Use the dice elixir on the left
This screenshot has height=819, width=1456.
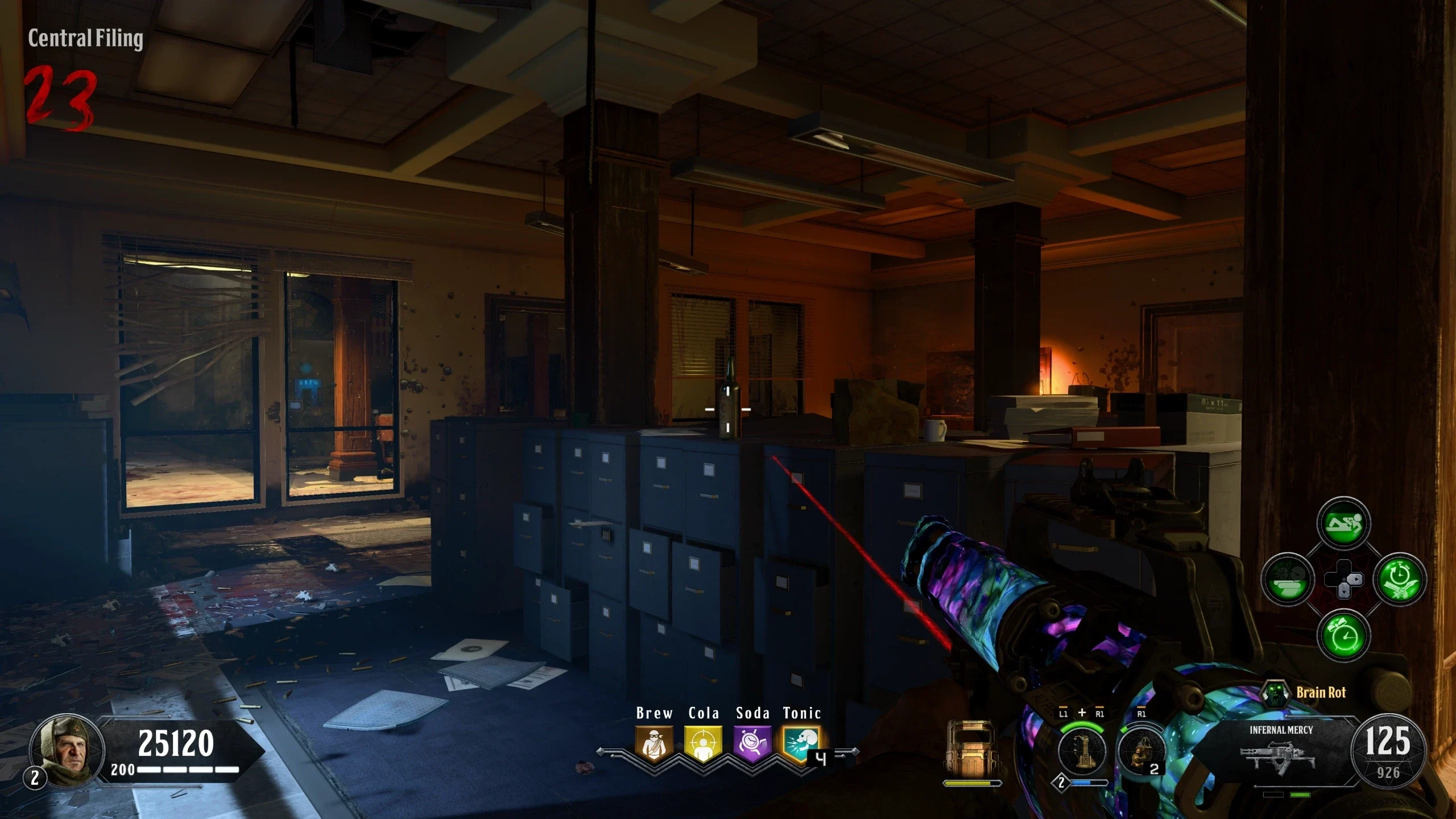[x=1288, y=579]
